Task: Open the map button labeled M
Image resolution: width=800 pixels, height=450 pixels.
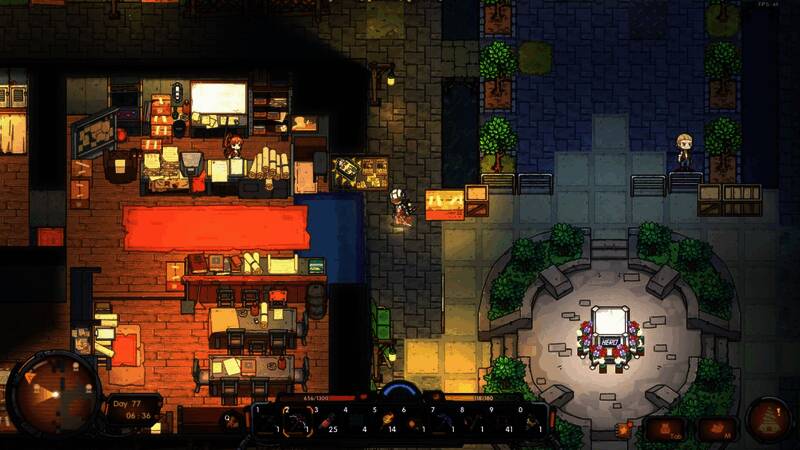Action: click(x=717, y=429)
